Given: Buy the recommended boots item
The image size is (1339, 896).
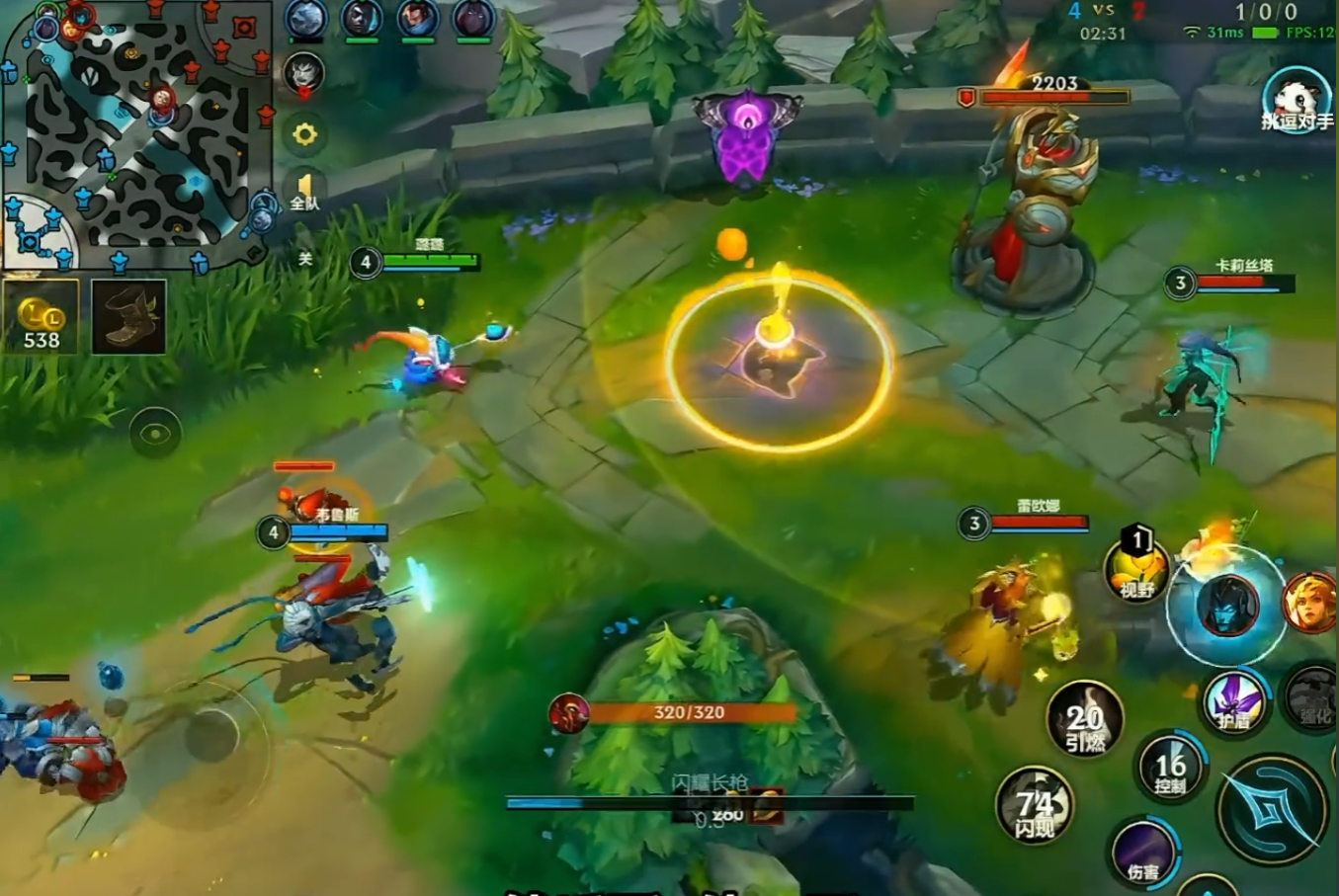Looking at the screenshot, I should (x=128, y=317).
